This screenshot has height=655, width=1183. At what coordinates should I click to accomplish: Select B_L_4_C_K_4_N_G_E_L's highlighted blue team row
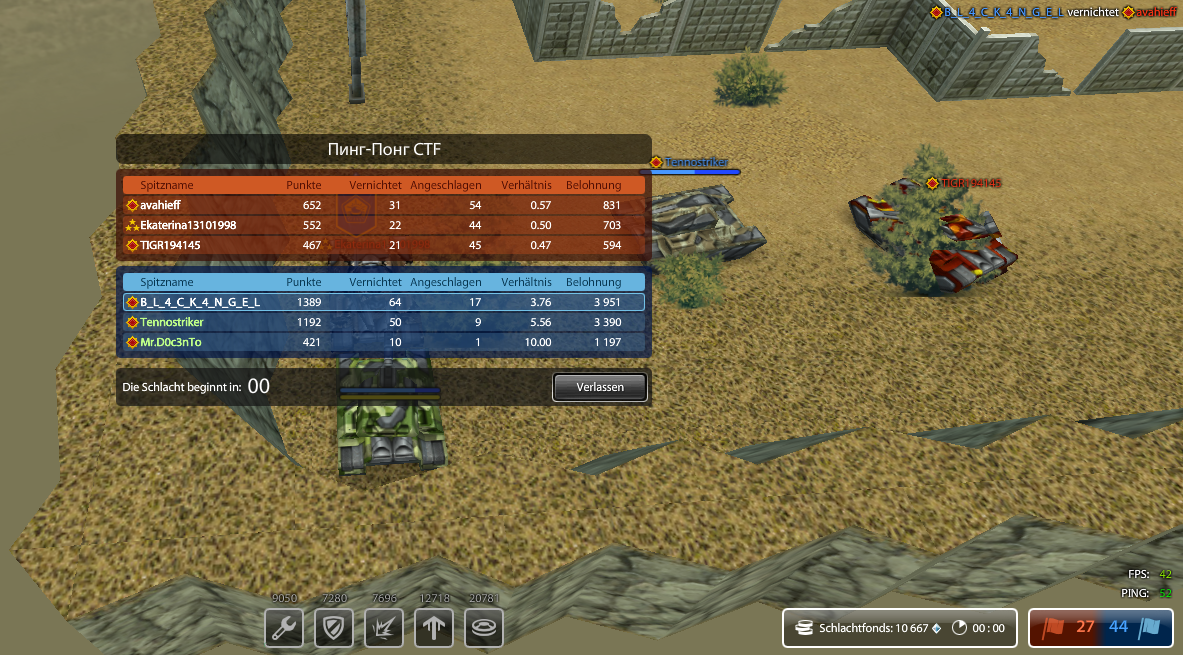tap(384, 302)
